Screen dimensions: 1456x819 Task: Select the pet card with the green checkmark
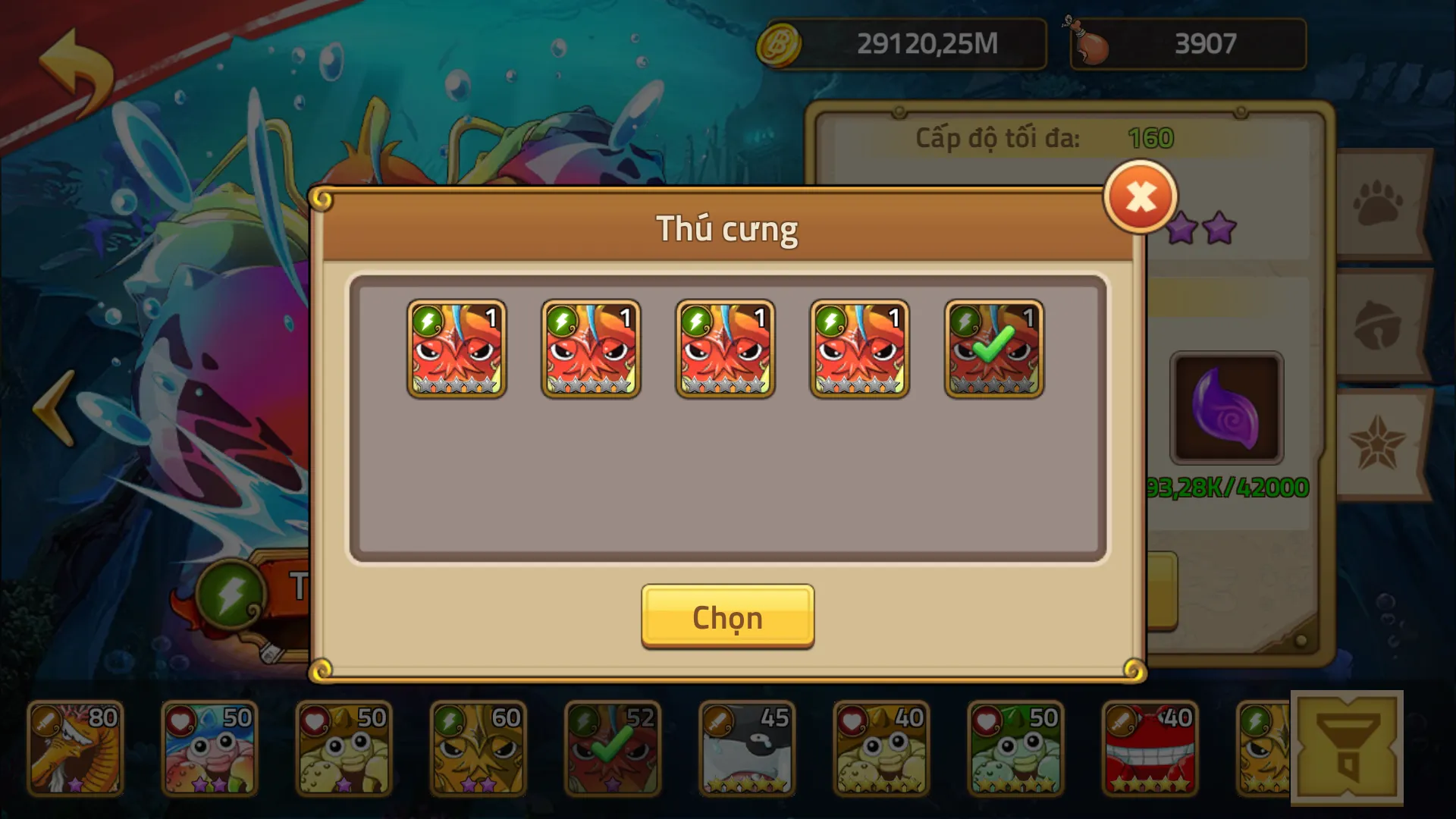993,349
